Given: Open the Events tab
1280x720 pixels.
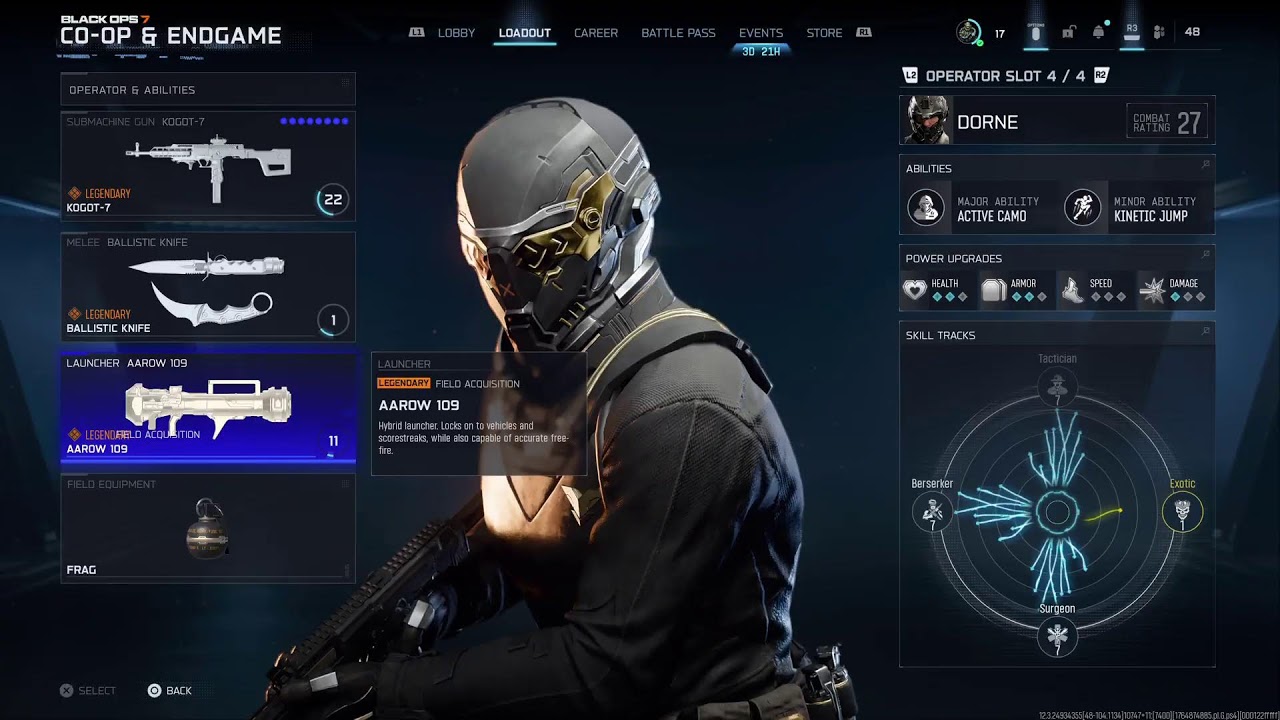Looking at the screenshot, I should coord(760,33).
